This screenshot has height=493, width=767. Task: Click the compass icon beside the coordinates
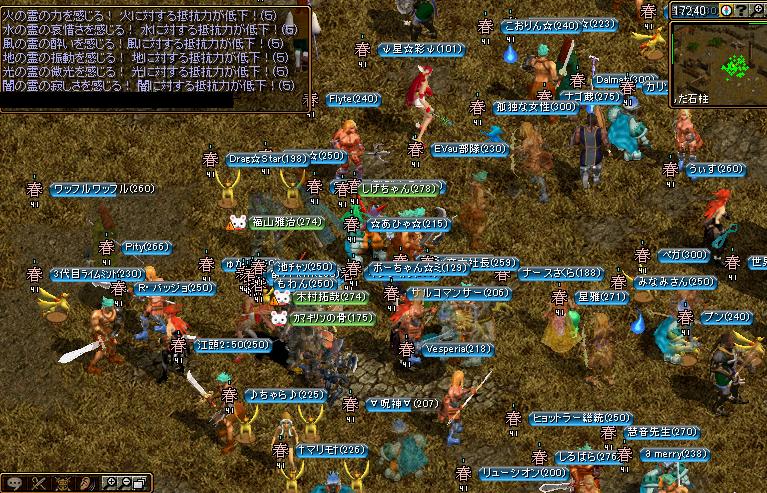[x=727, y=10]
